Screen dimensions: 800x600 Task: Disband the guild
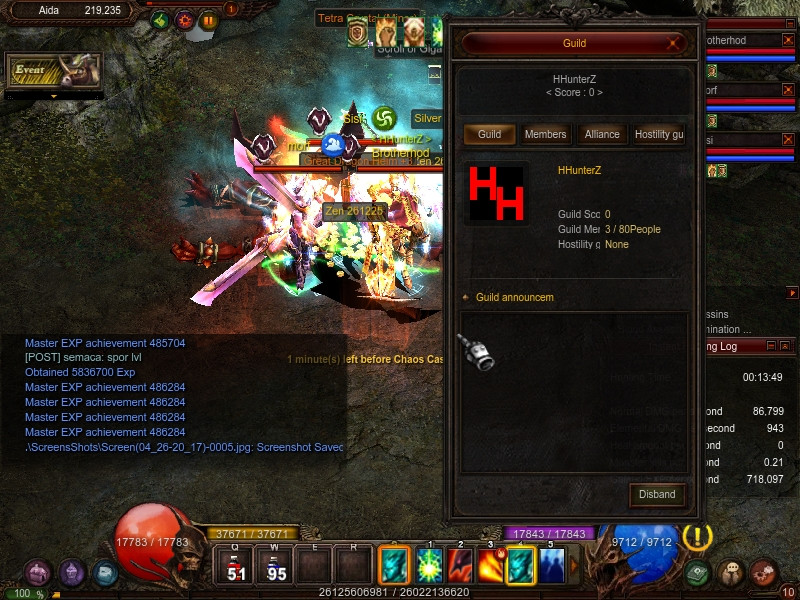point(657,494)
